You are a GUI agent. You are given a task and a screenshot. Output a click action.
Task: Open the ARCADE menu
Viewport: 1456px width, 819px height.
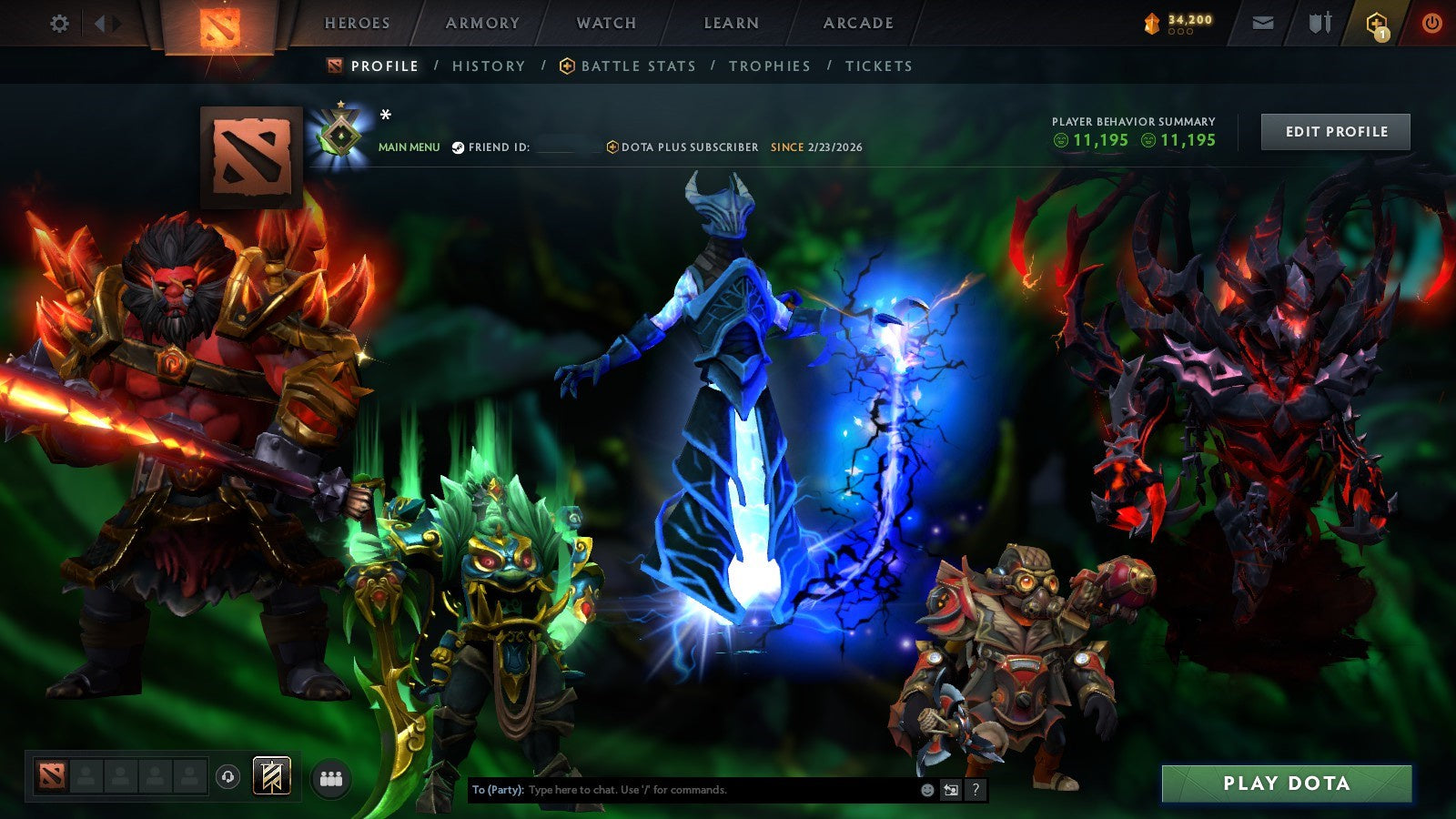(855, 24)
